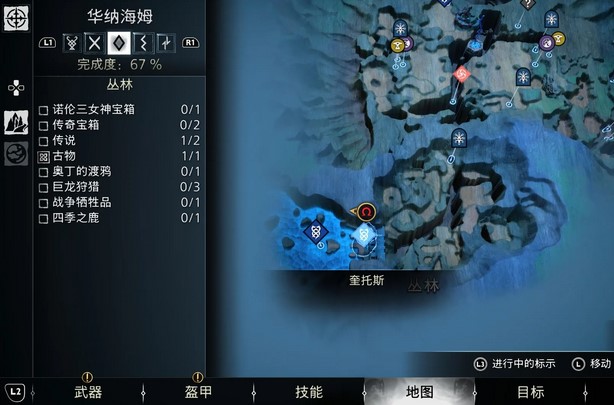Viewport: 614px width, 405px height.
Task: Select the highlighted diamond rune realm tab
Action: (x=119, y=42)
